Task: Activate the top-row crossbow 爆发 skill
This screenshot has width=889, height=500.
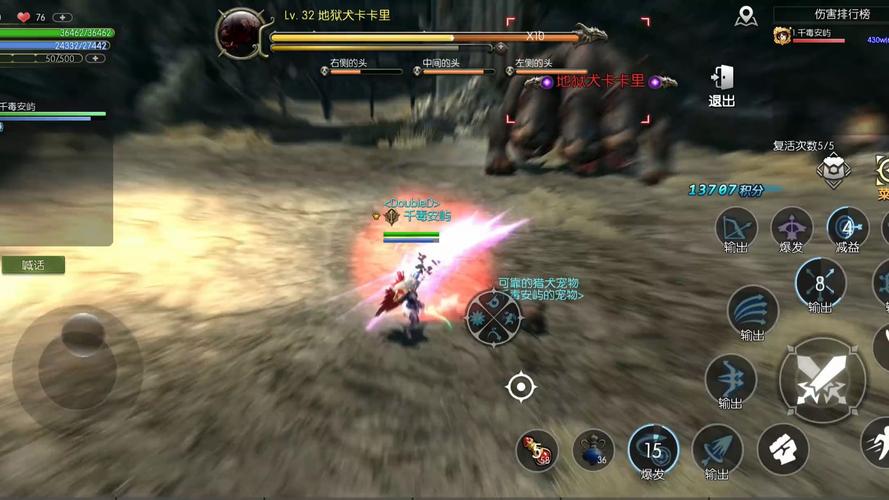Action: pyautogui.click(x=791, y=228)
